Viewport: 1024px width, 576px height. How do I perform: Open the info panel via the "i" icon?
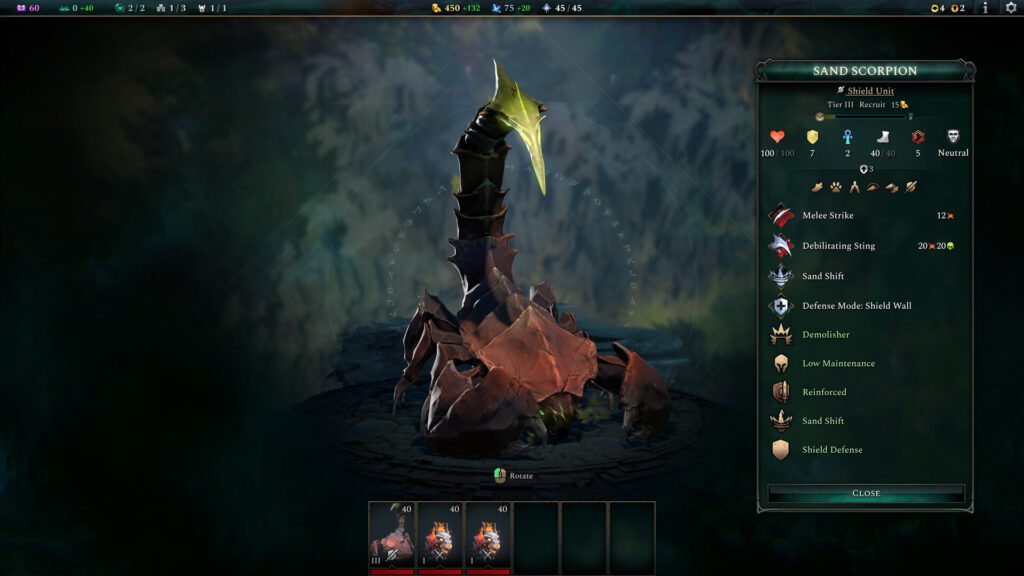(985, 8)
